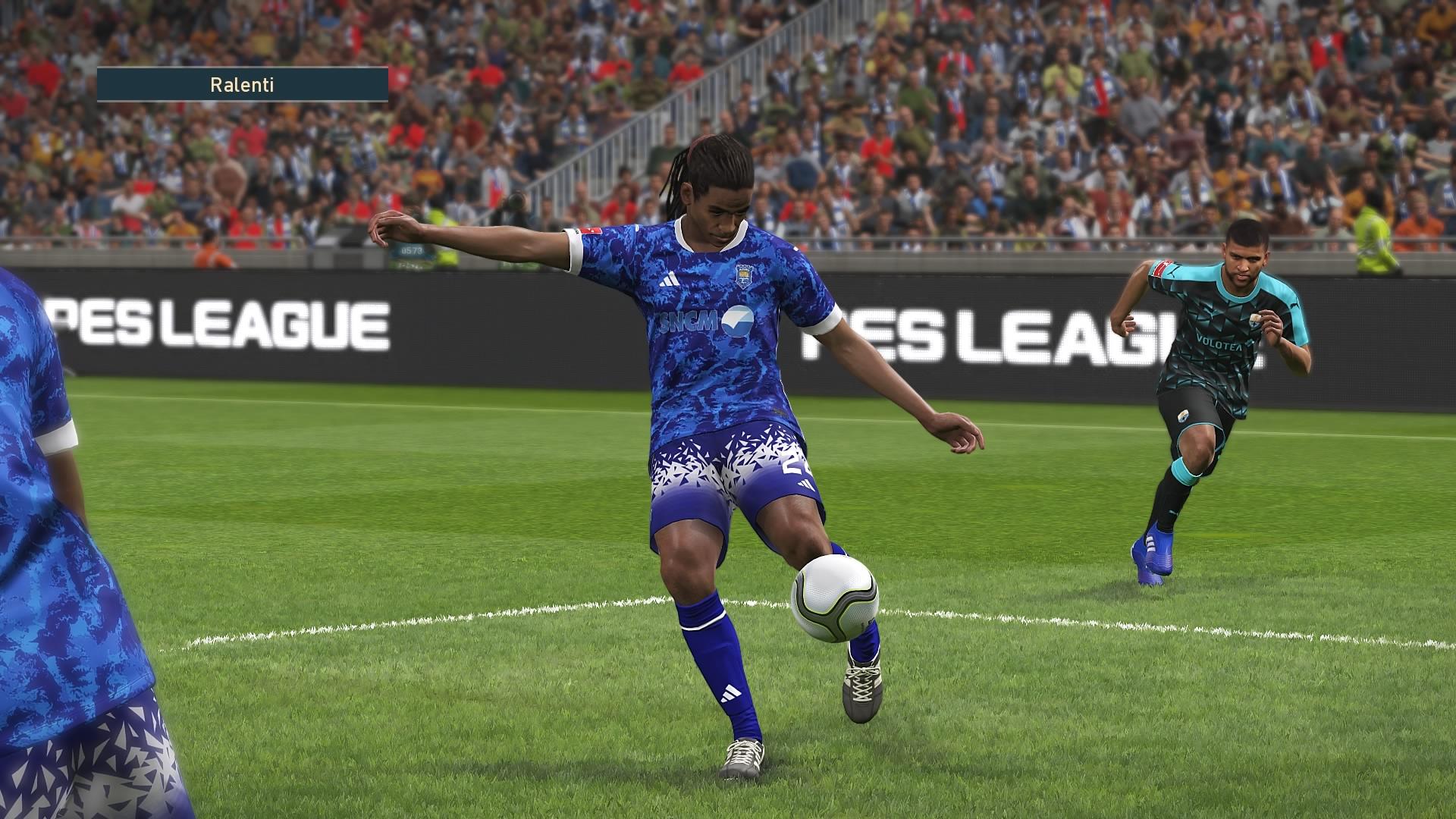The height and width of the screenshot is (819, 1456).
Task: Click the Ralenti replay banner
Action: coord(242,85)
